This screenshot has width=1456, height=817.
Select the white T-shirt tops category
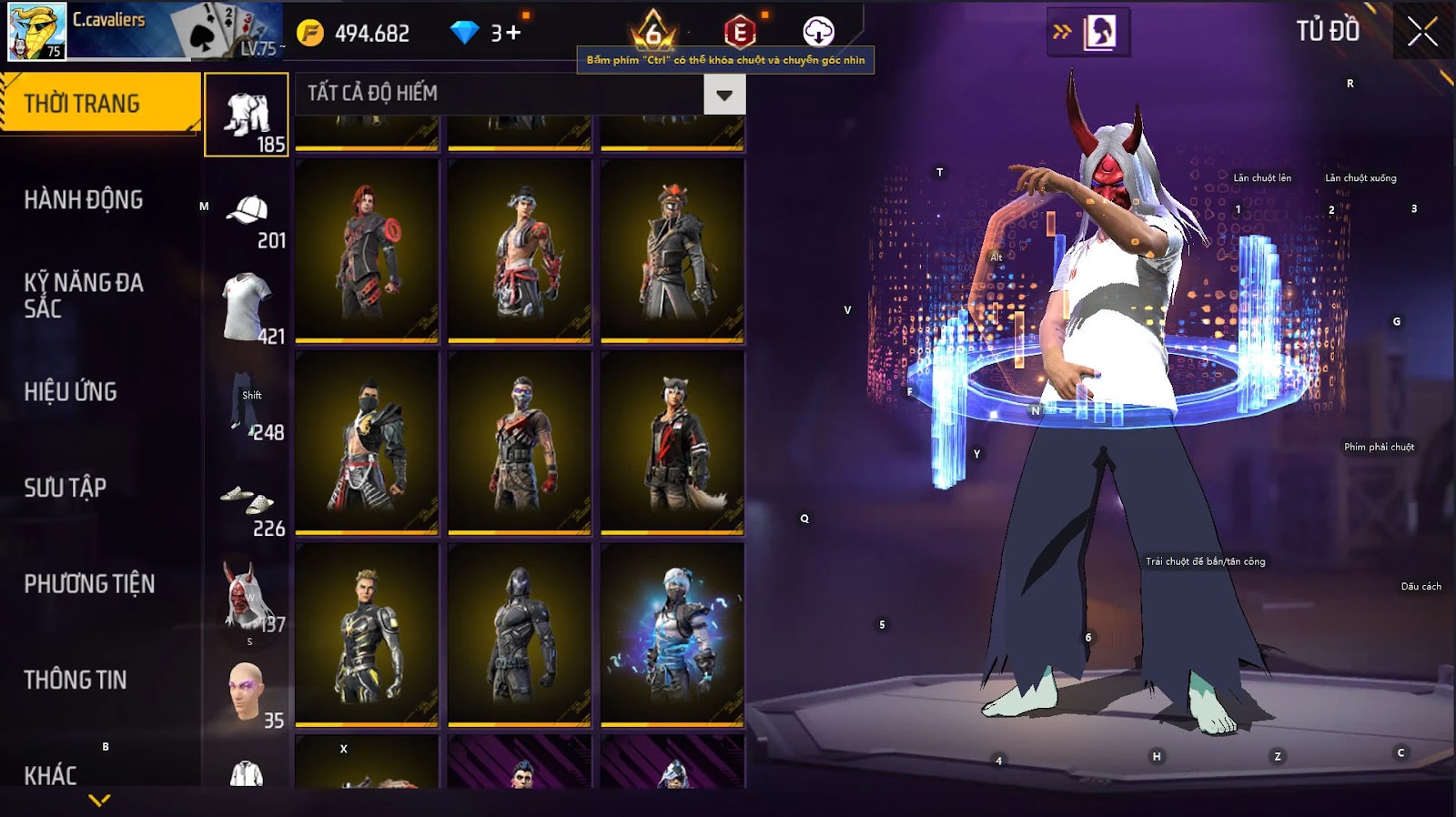(x=247, y=308)
